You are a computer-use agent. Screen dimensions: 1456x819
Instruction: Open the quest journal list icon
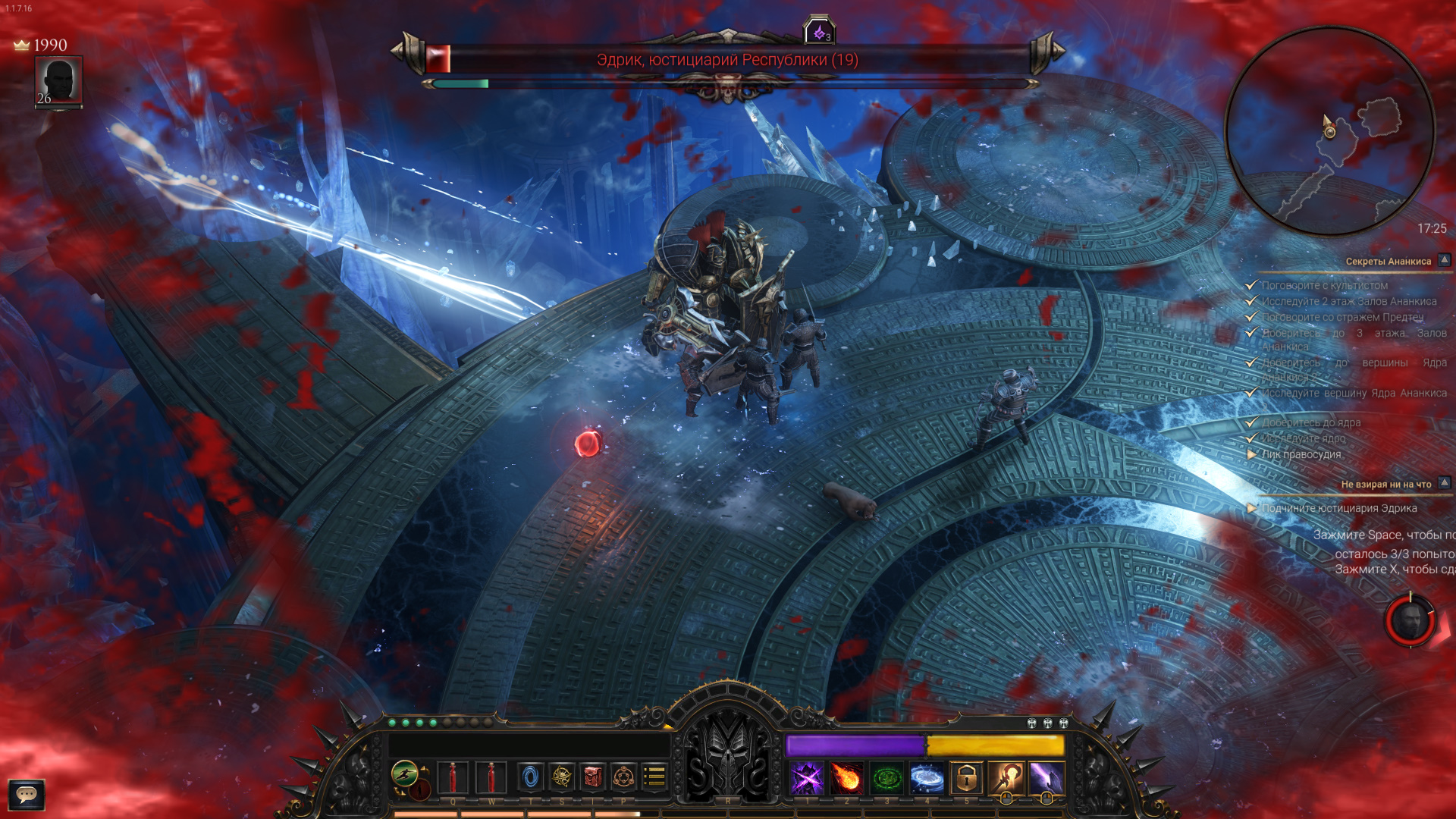pyautogui.click(x=654, y=777)
